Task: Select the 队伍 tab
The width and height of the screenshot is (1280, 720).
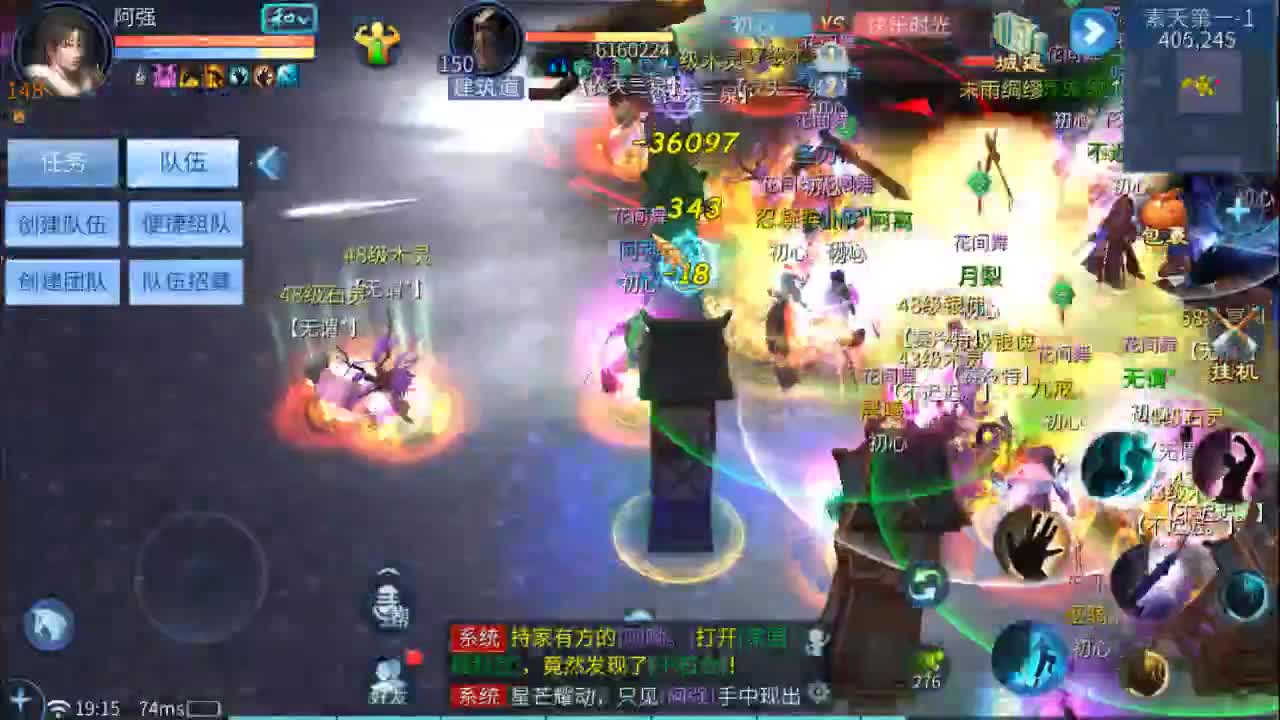Action: click(182, 162)
